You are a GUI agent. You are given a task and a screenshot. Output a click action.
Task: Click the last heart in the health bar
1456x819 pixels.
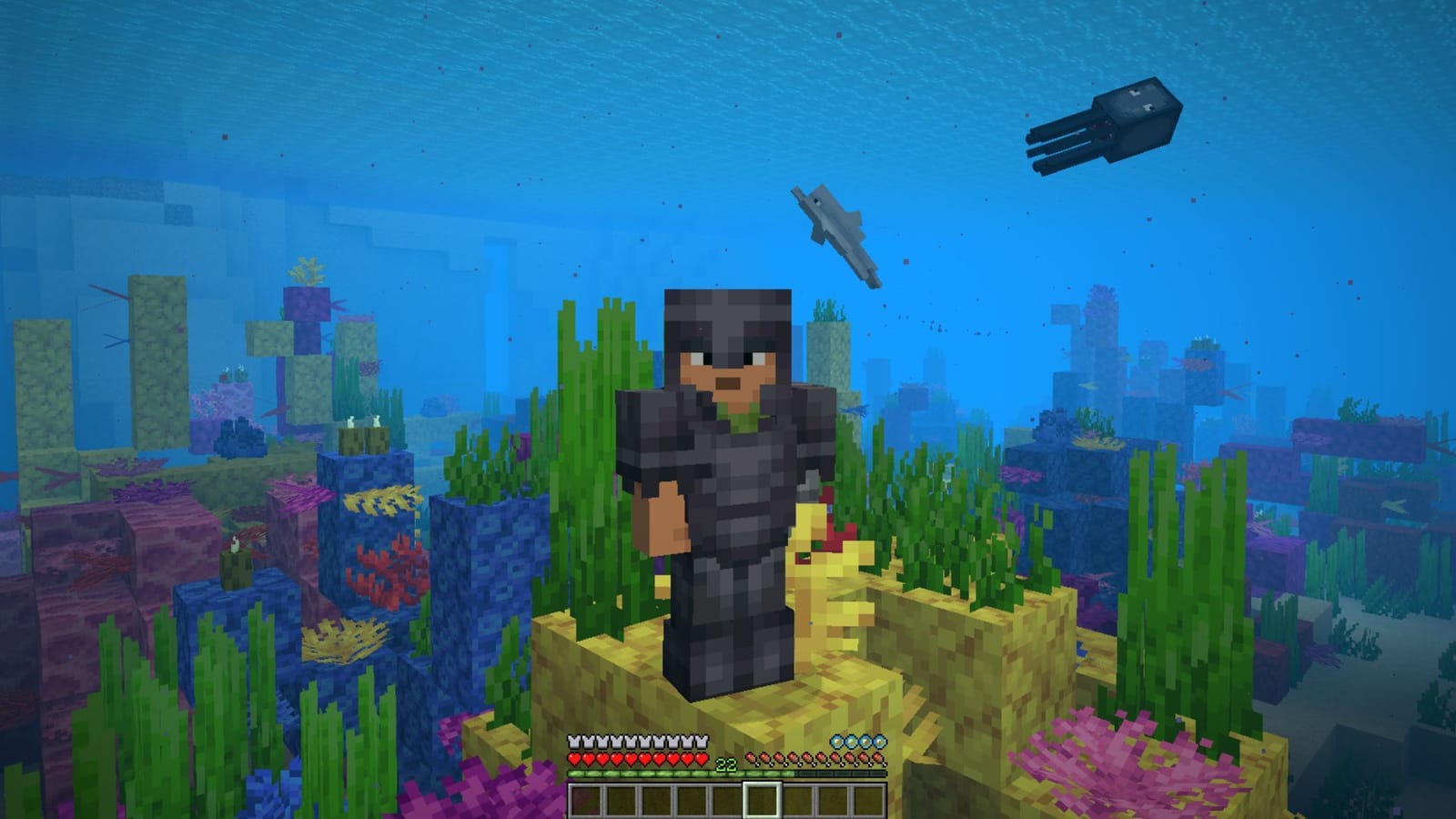click(x=702, y=759)
